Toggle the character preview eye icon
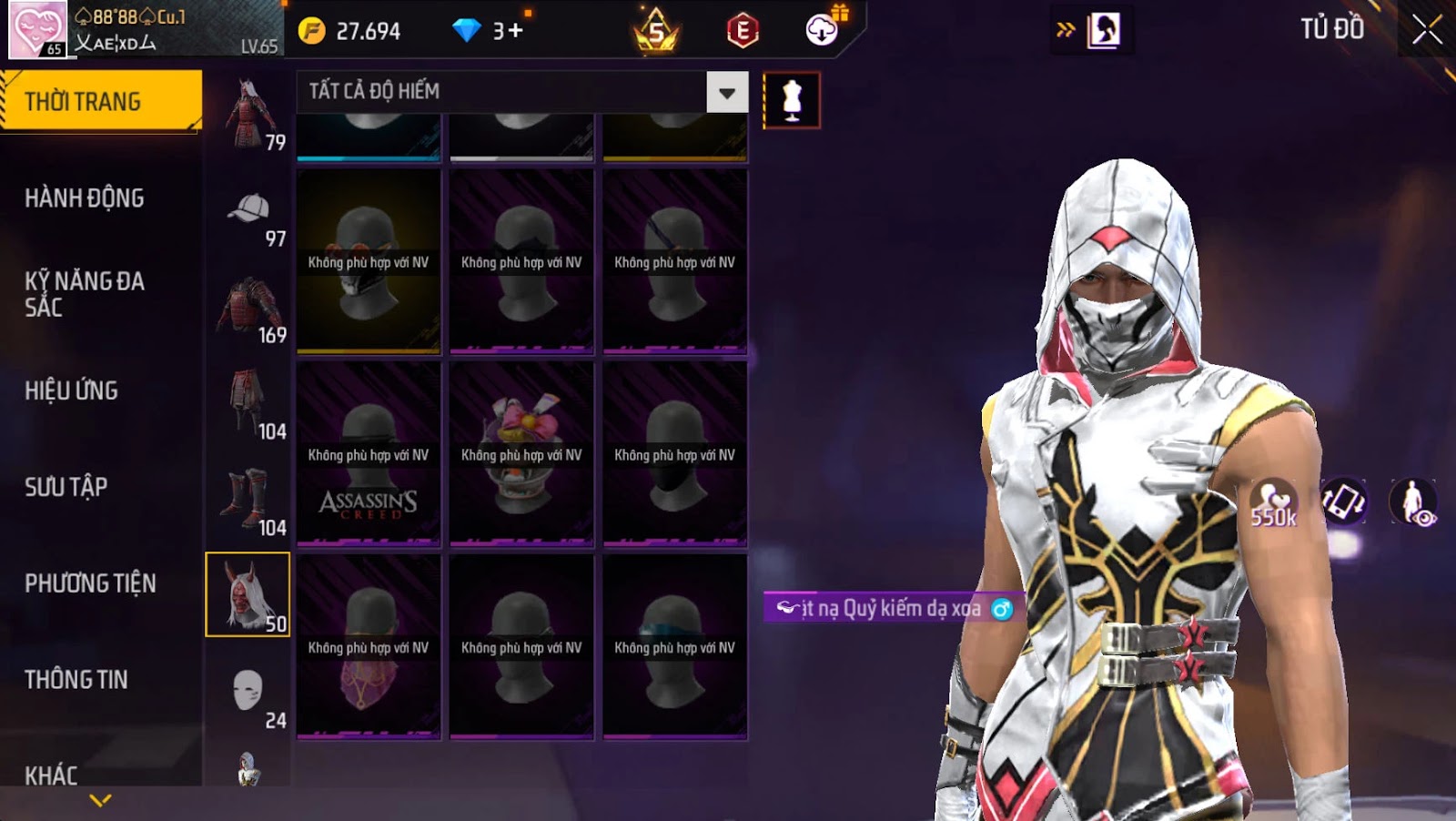This screenshot has height=821, width=1456. (1413, 502)
